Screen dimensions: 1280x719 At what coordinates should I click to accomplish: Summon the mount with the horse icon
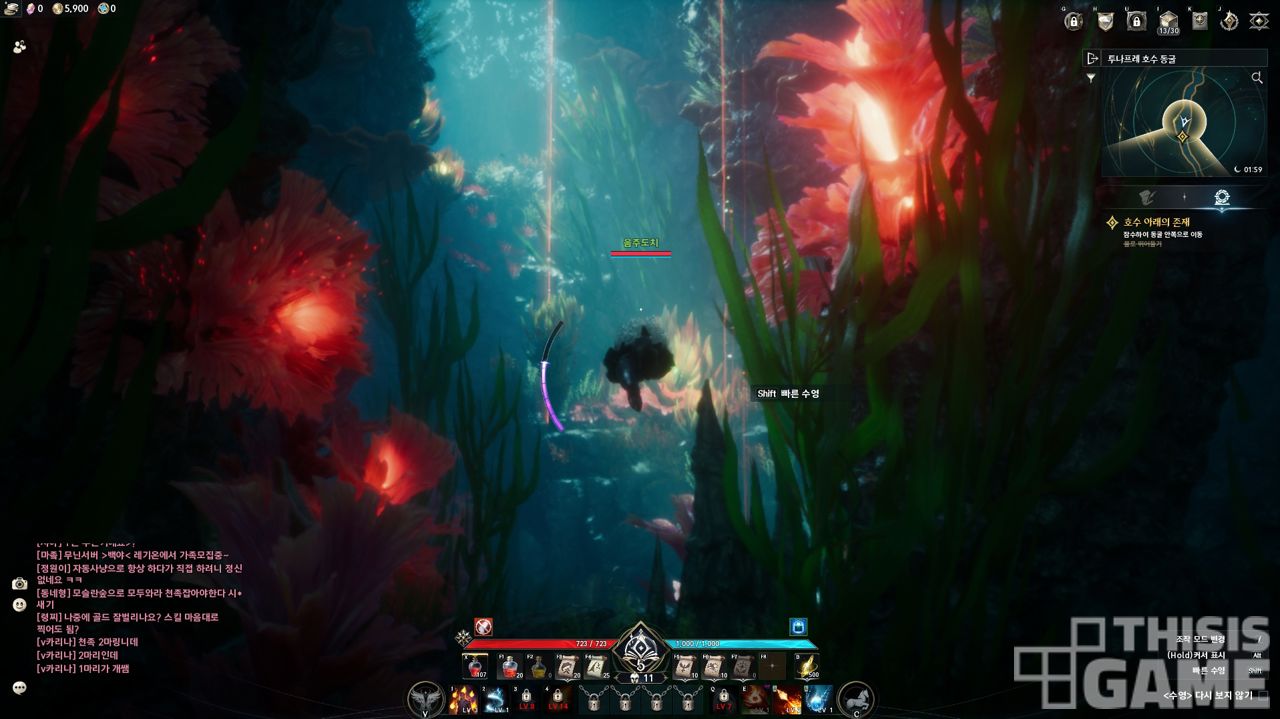pos(855,699)
